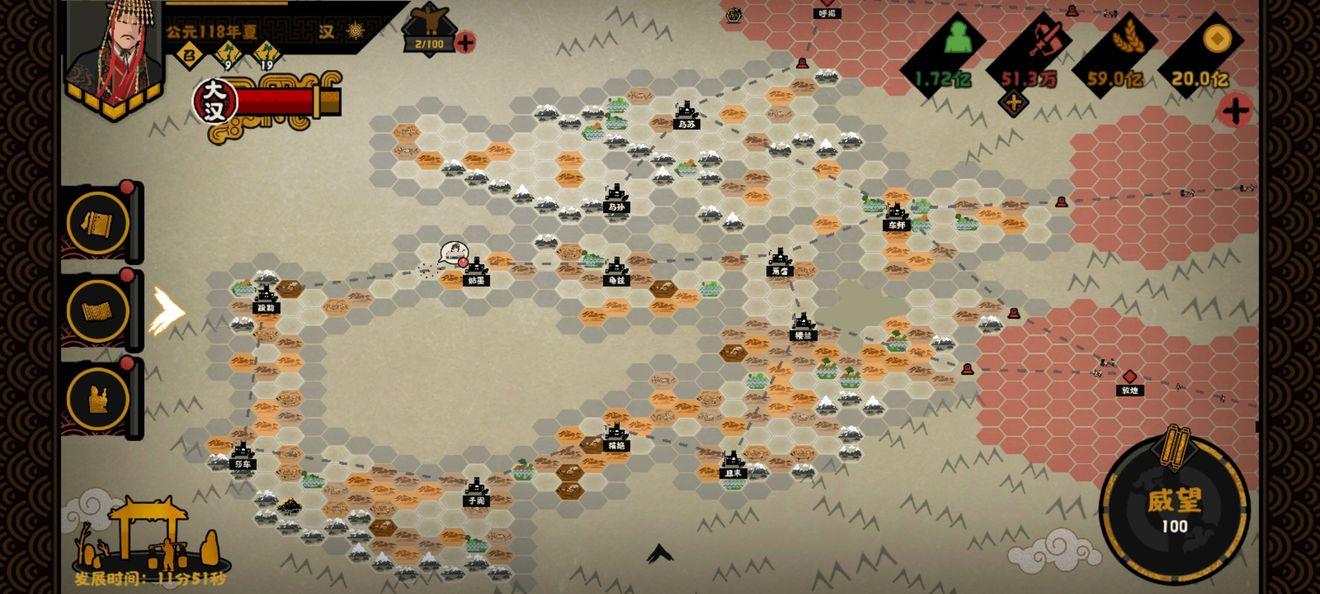Click the bottom center up arrow
Screen dimensions: 1320x594
pyautogui.click(x=659, y=553)
